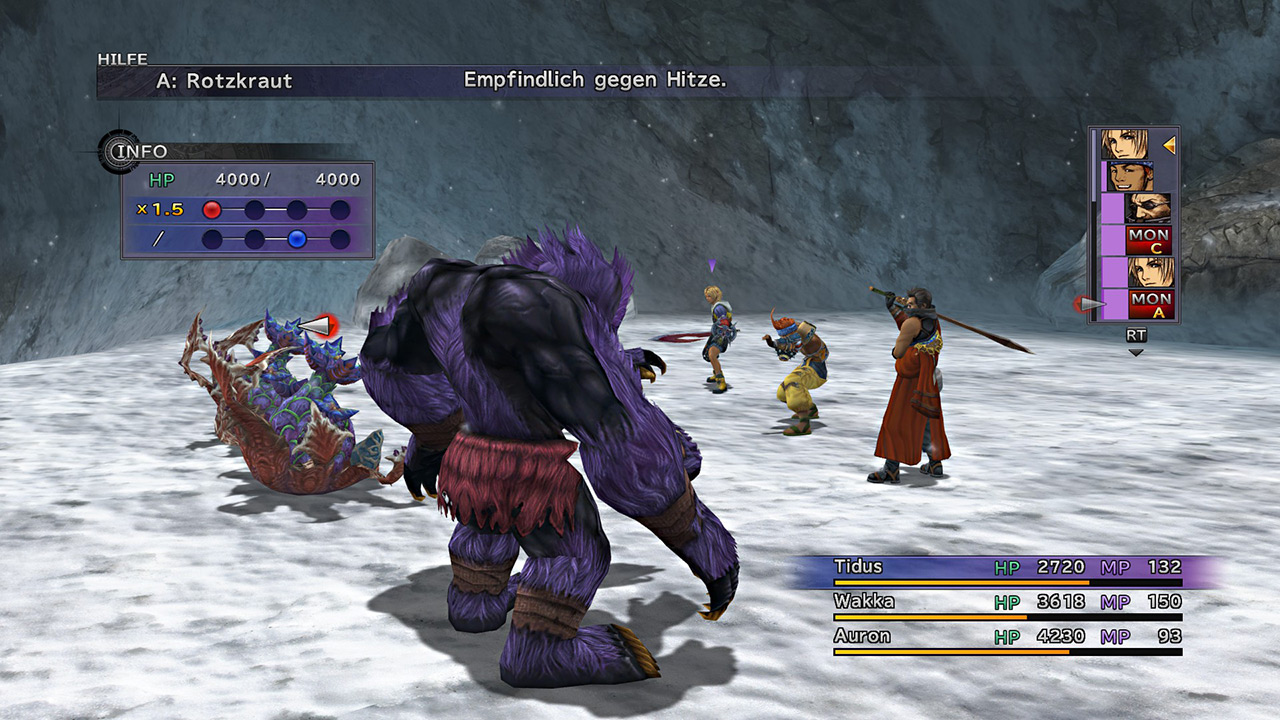This screenshot has width=1280, height=720.
Task: Choose Auron's row in the party list
Action: tap(1007, 637)
